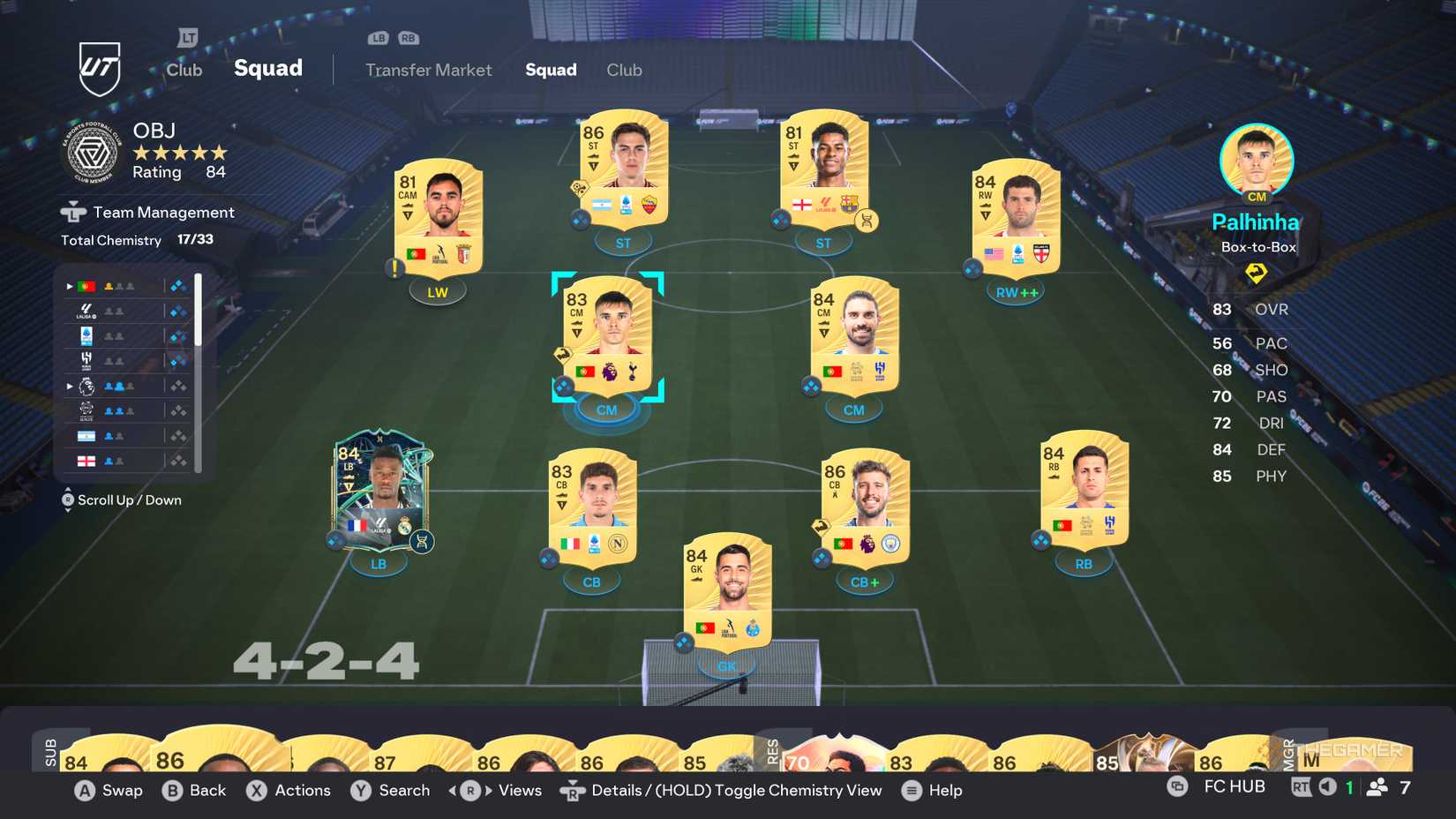Select the LALIGA league icon in chemistry panel

(86, 311)
